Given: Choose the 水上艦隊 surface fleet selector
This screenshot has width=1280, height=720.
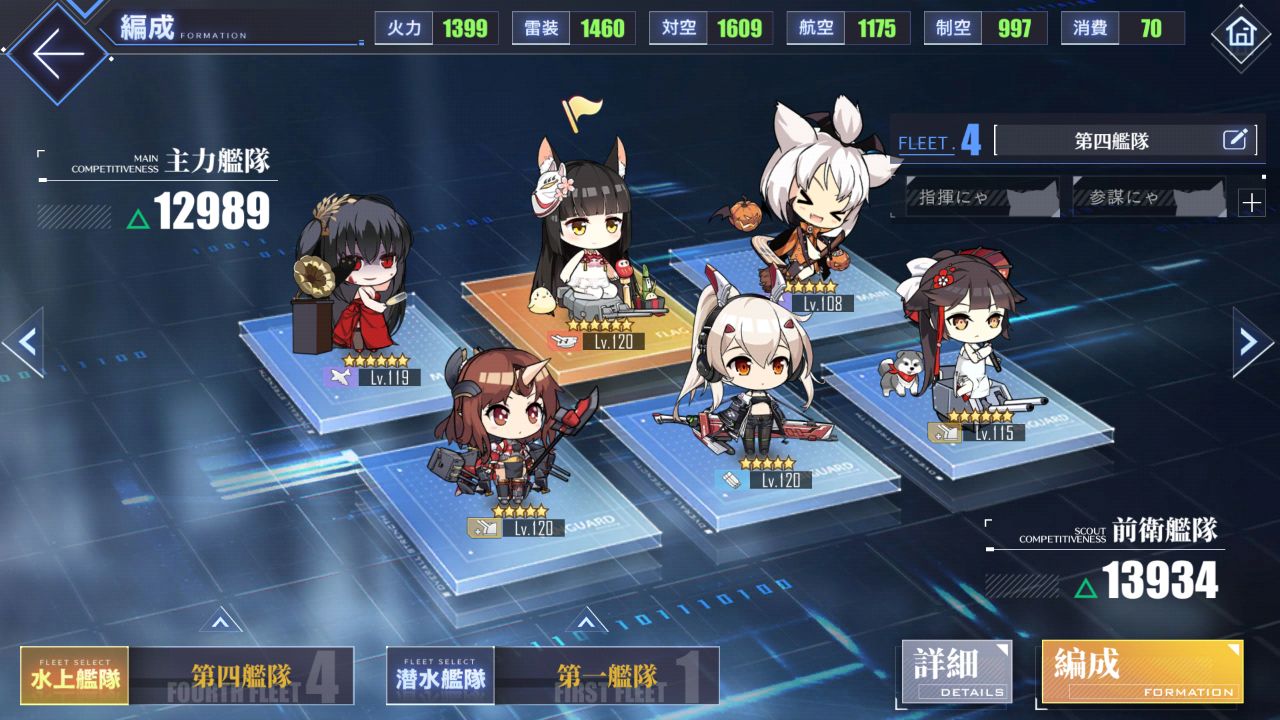Looking at the screenshot, I should point(75,676).
